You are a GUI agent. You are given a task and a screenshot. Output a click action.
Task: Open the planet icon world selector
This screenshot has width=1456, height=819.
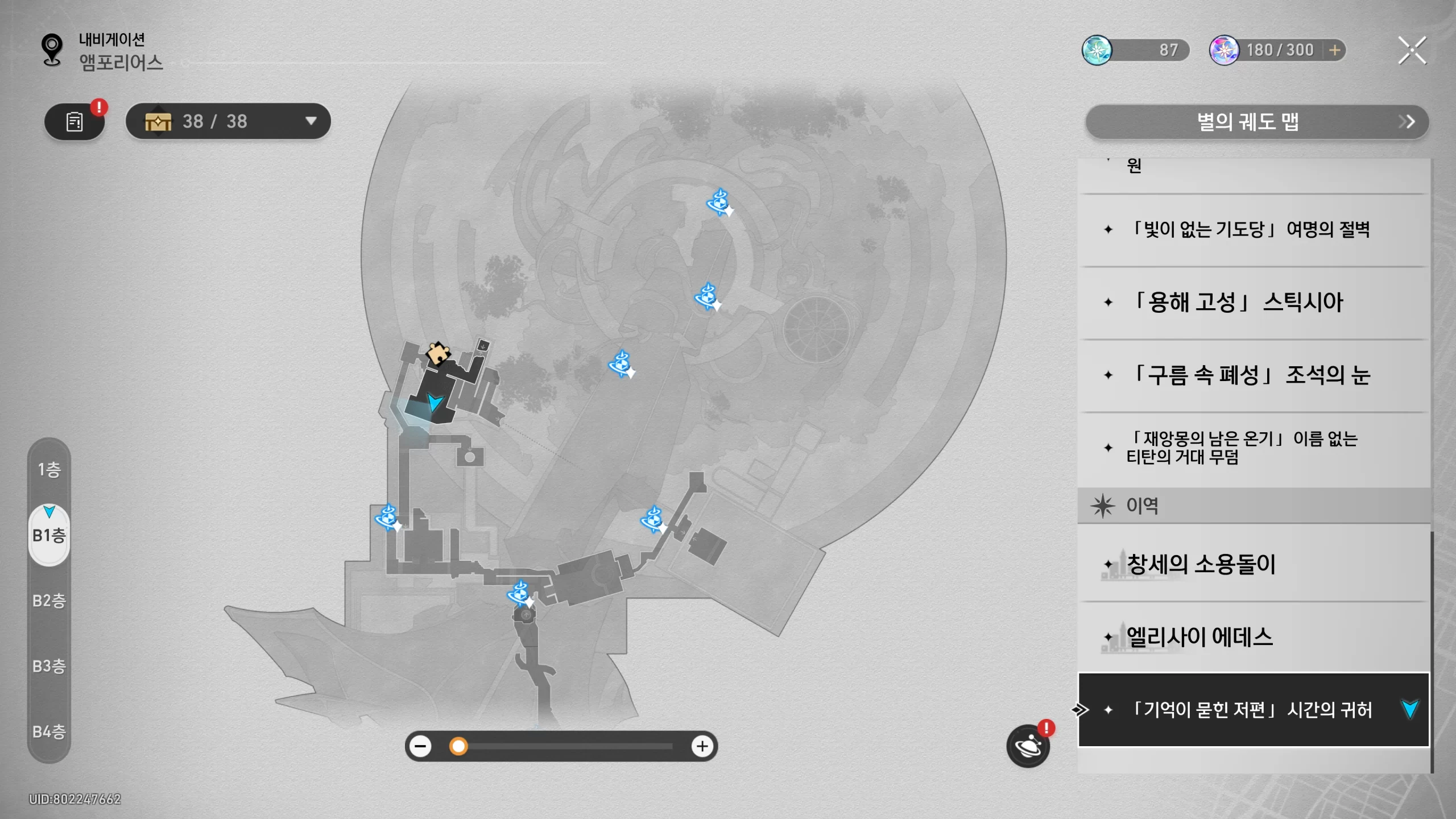pos(1028,746)
